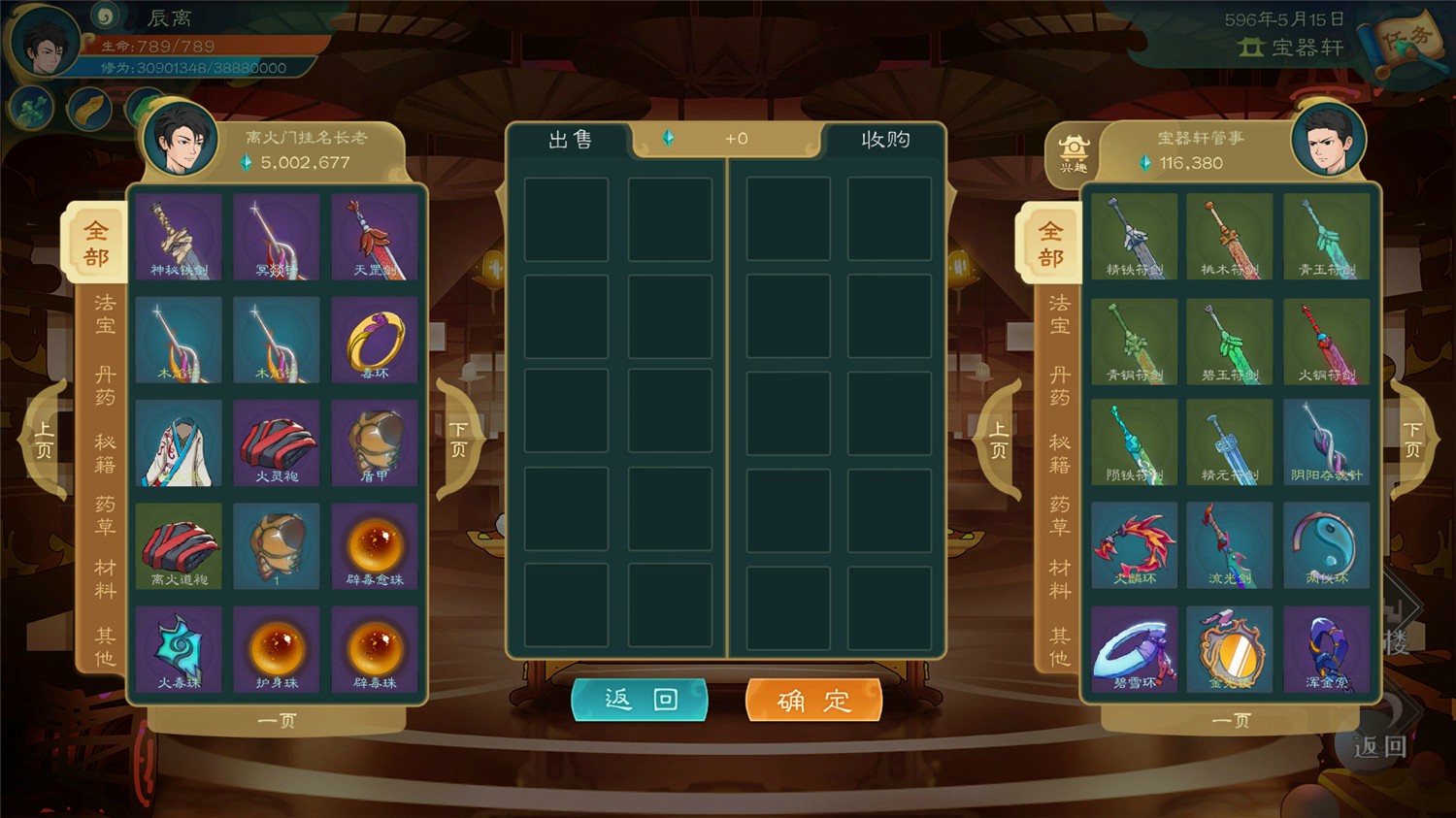Viewport: 1456px width, 818px height.
Task: Click the shopkeeper's 兴趣 interest icon
Action: [1074, 154]
